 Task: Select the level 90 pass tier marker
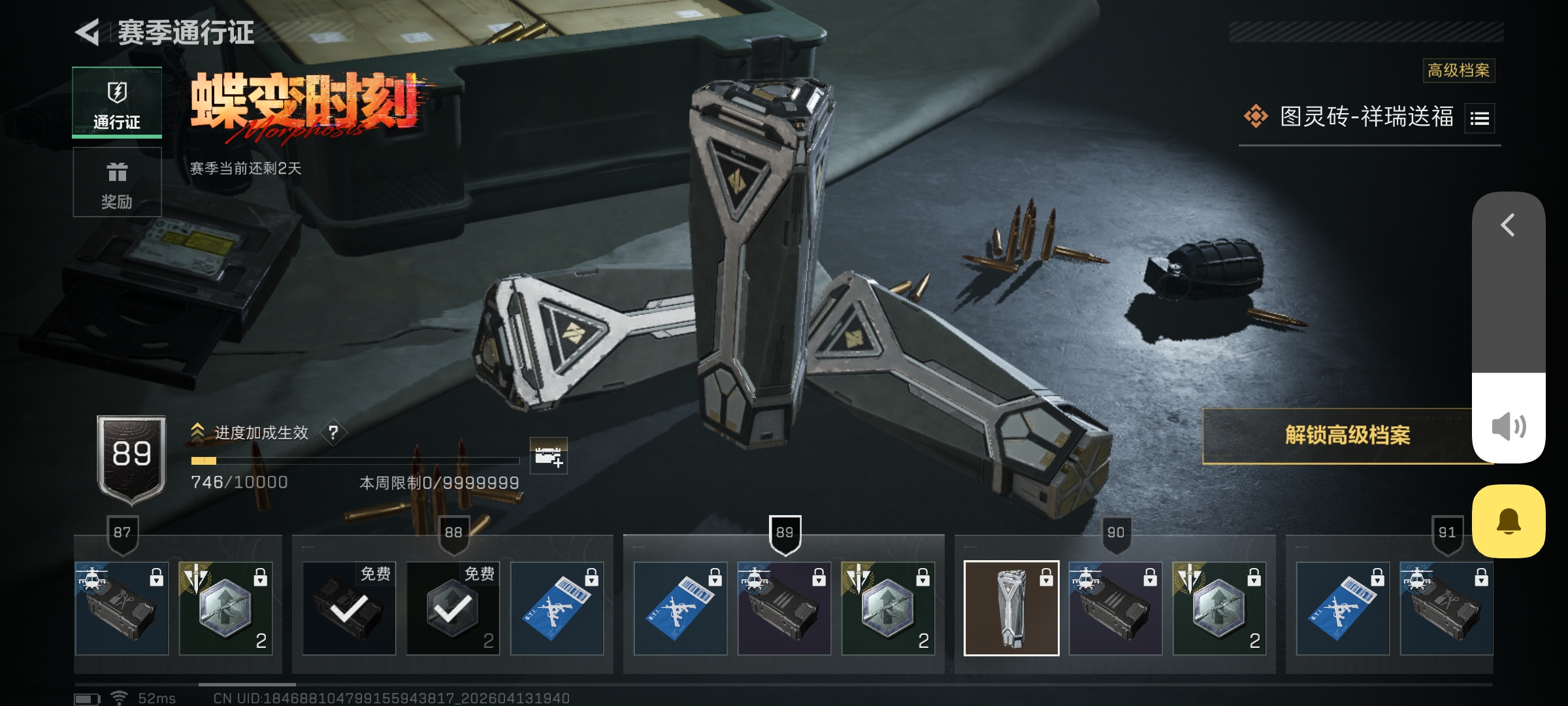(1116, 533)
